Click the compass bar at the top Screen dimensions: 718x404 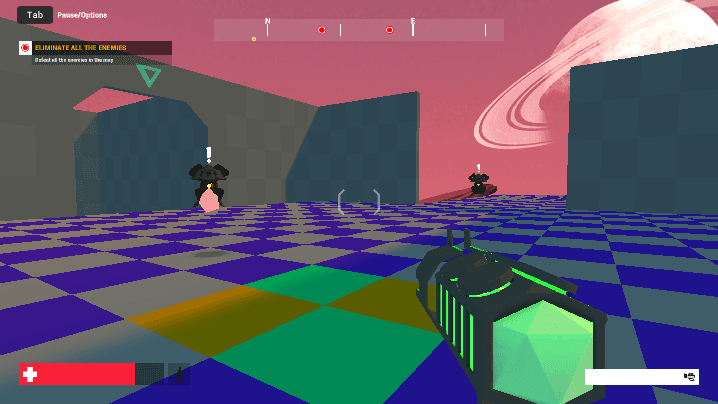(x=358, y=30)
